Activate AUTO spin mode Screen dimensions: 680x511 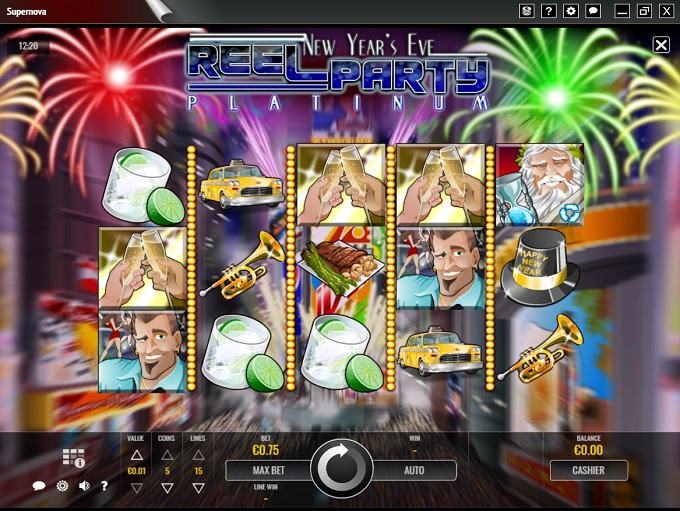(x=413, y=470)
